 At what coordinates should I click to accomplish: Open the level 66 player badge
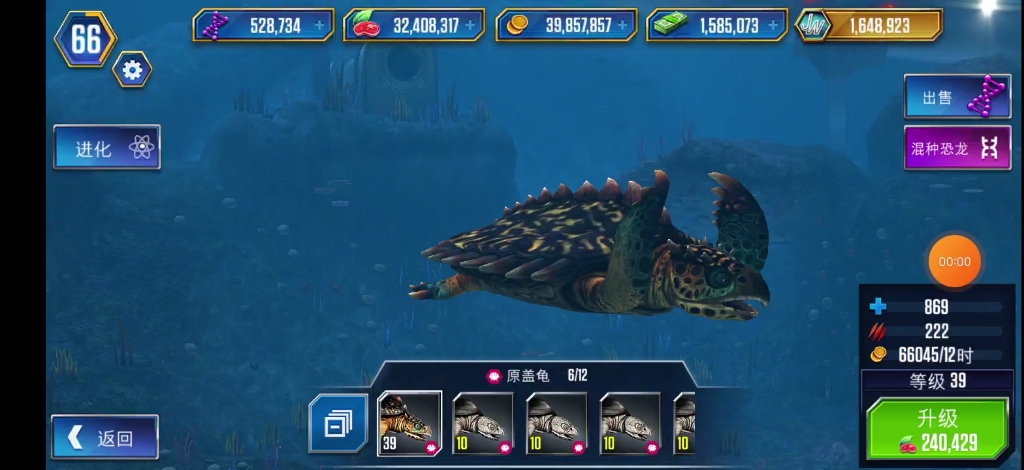pyautogui.click(x=85, y=39)
